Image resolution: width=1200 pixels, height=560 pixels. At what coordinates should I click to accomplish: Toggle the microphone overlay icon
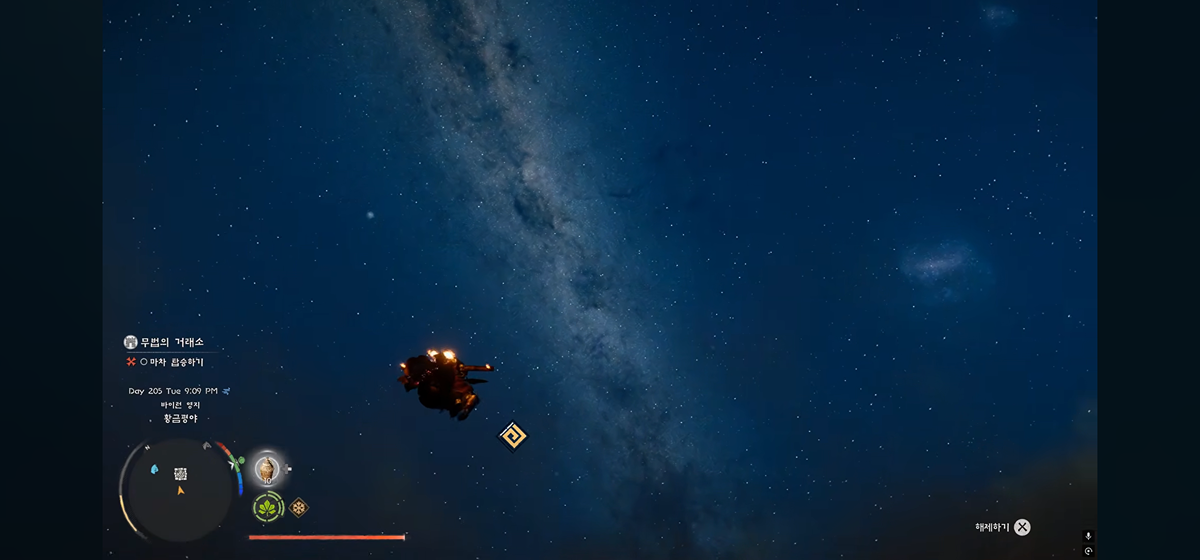point(1089,536)
